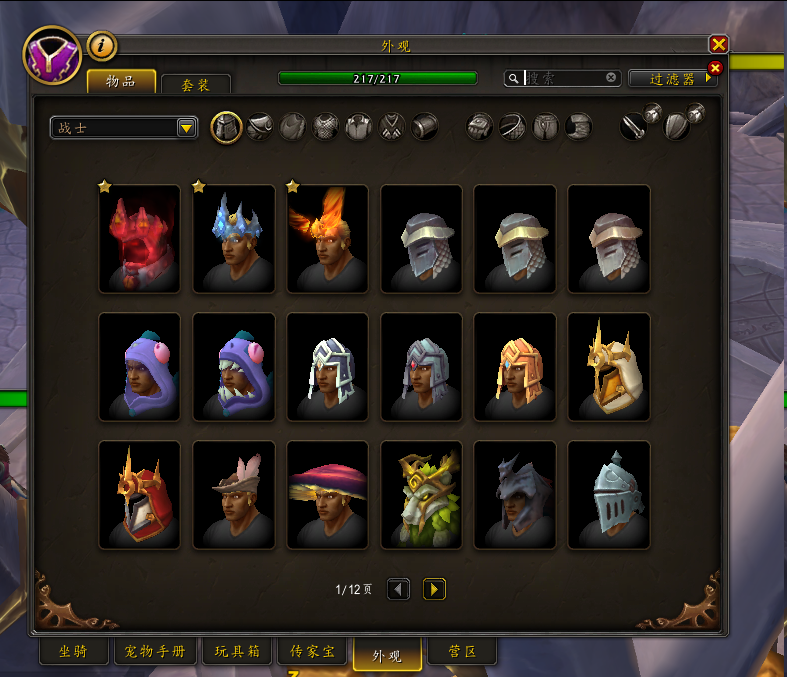Click the round info button

point(102,45)
